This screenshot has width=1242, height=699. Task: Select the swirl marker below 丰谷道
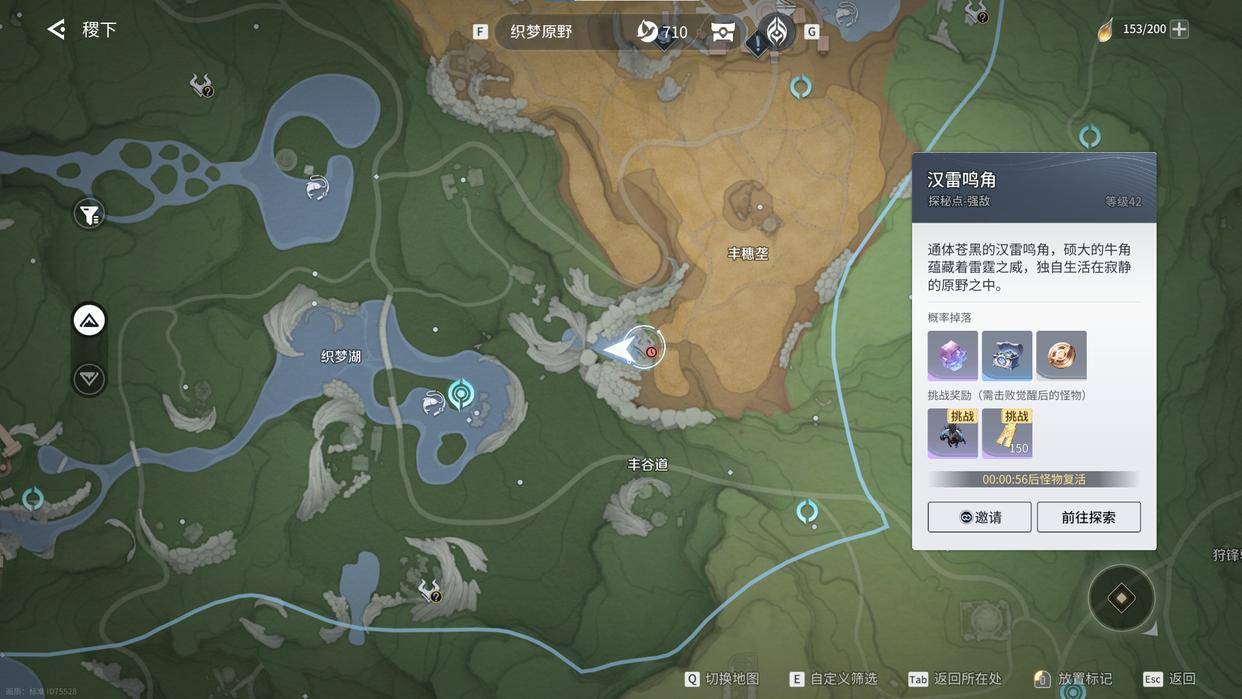(807, 512)
